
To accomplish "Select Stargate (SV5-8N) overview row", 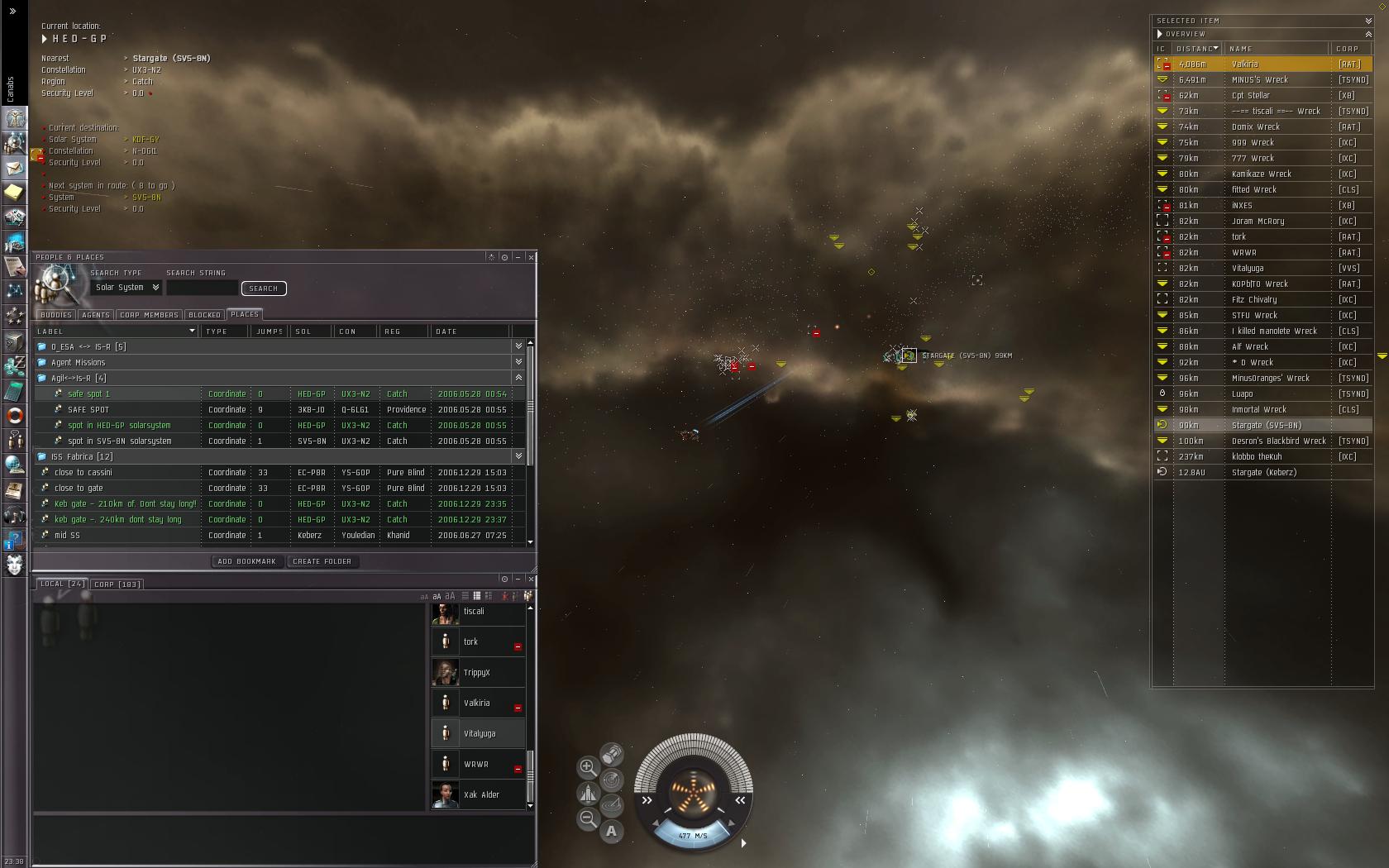I will click(1267, 426).
